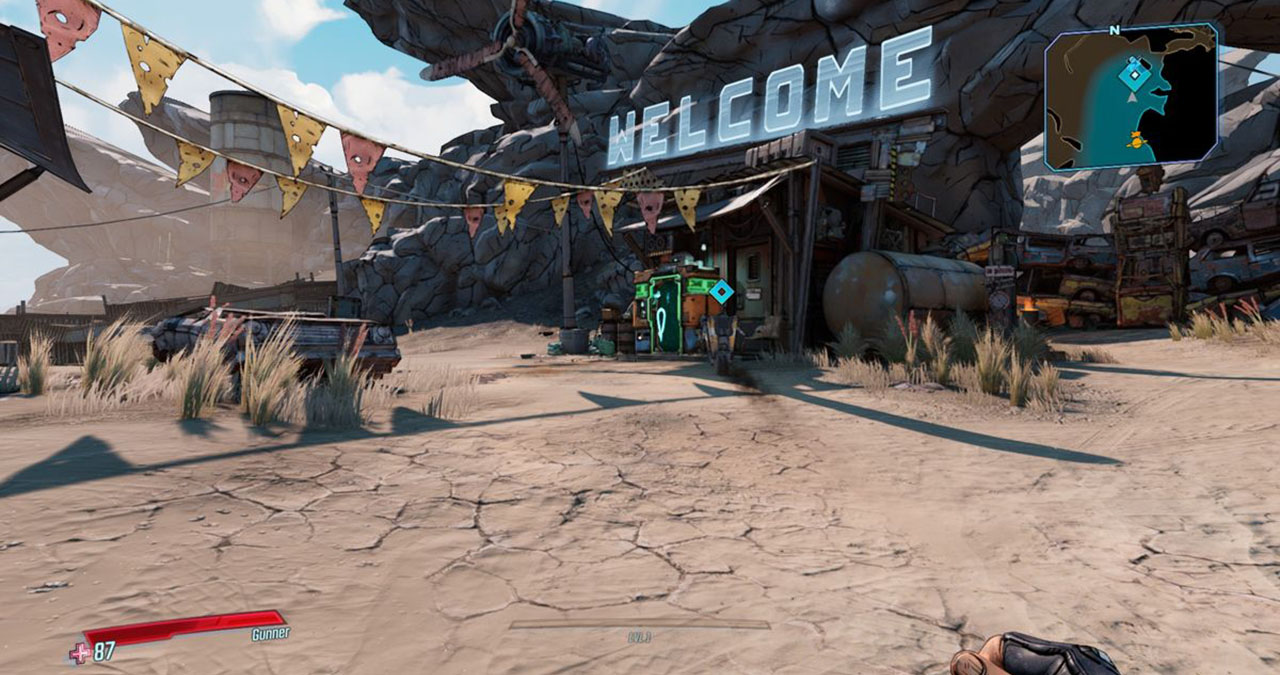Open the minimap in the corner
Image resolution: width=1280 pixels, height=675 pixels.
[x=1131, y=97]
